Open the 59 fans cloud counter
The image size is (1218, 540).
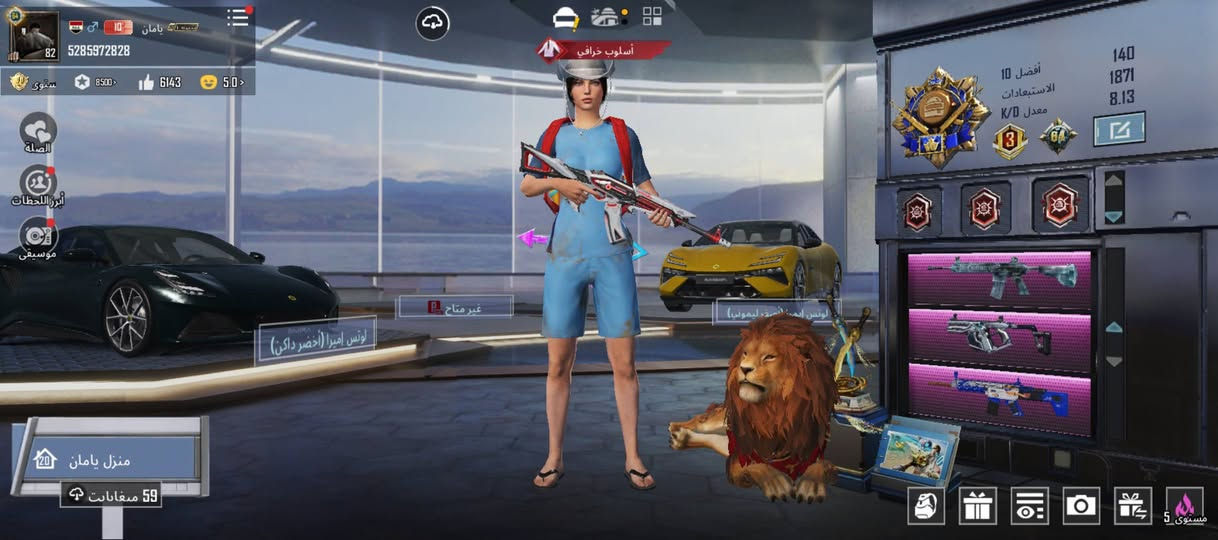tap(111, 495)
